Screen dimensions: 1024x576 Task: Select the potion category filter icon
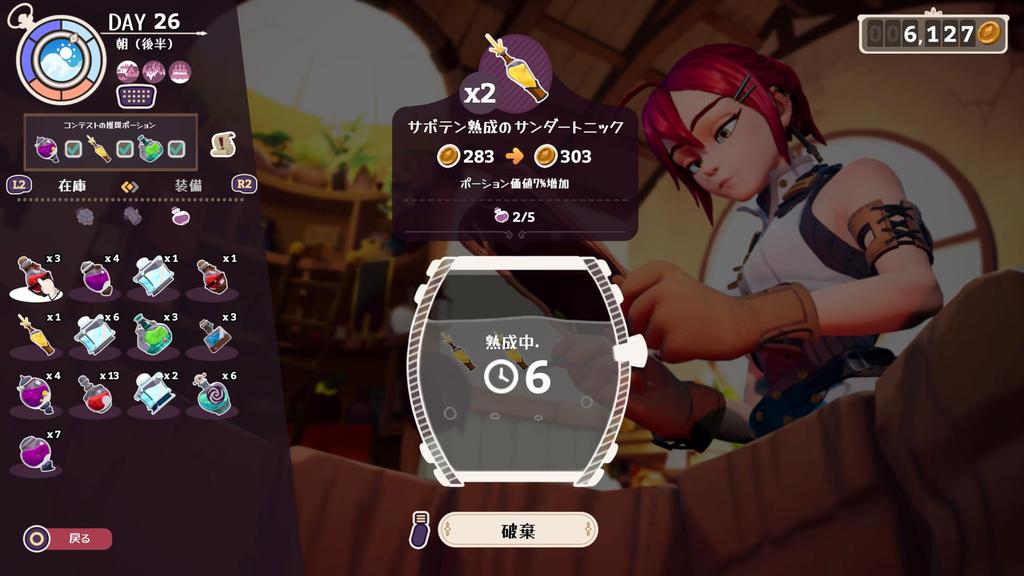point(180,215)
